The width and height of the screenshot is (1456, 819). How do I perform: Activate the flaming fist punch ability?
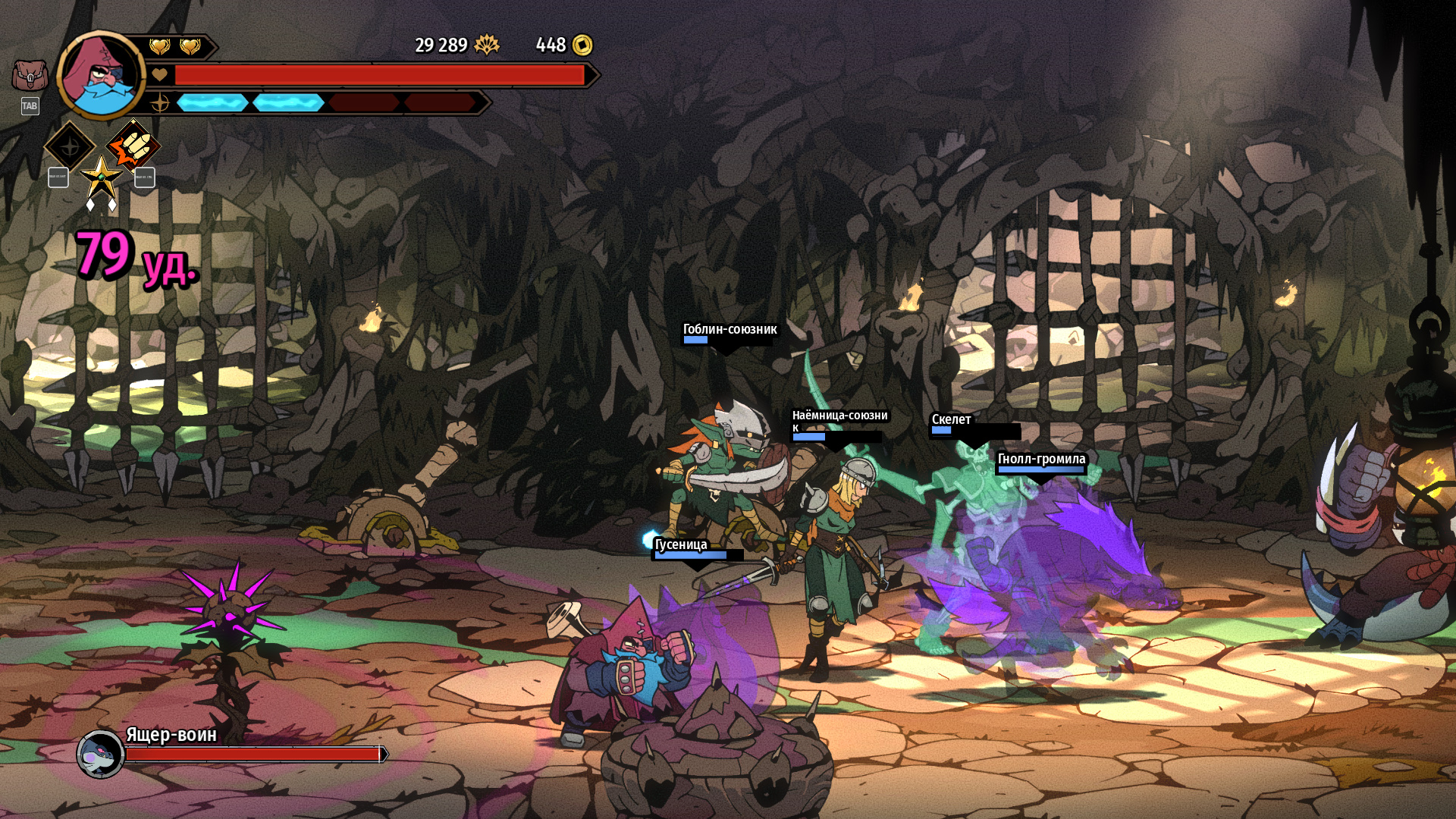133,145
